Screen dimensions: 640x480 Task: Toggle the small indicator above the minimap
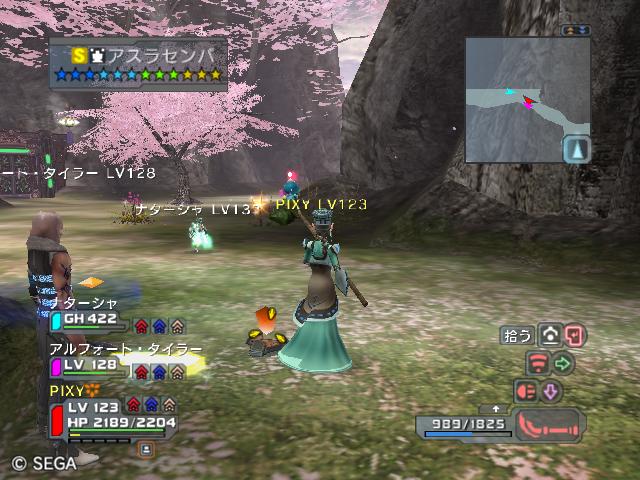coord(577,31)
